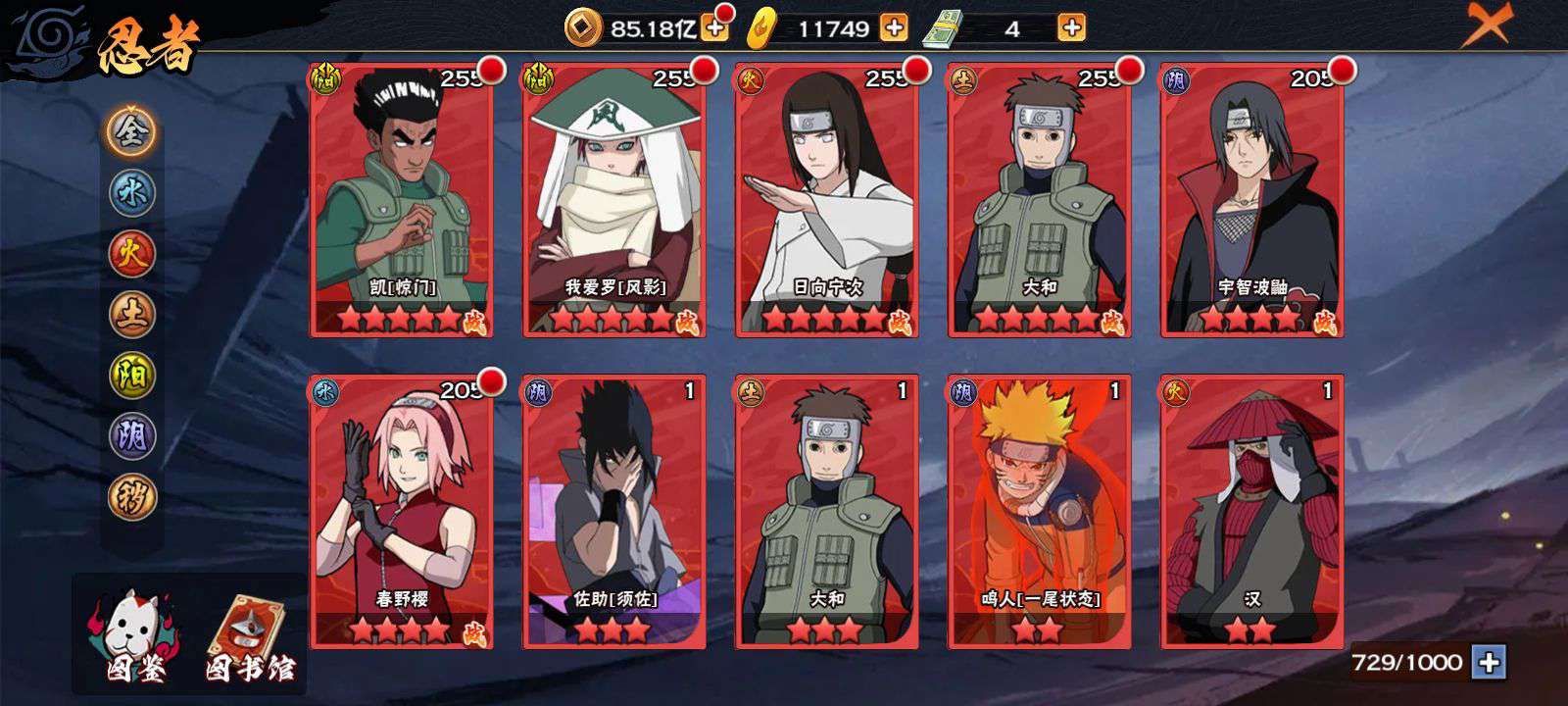
Task: Choose the 佐助[须佐] ninja card
Action: pos(614,512)
